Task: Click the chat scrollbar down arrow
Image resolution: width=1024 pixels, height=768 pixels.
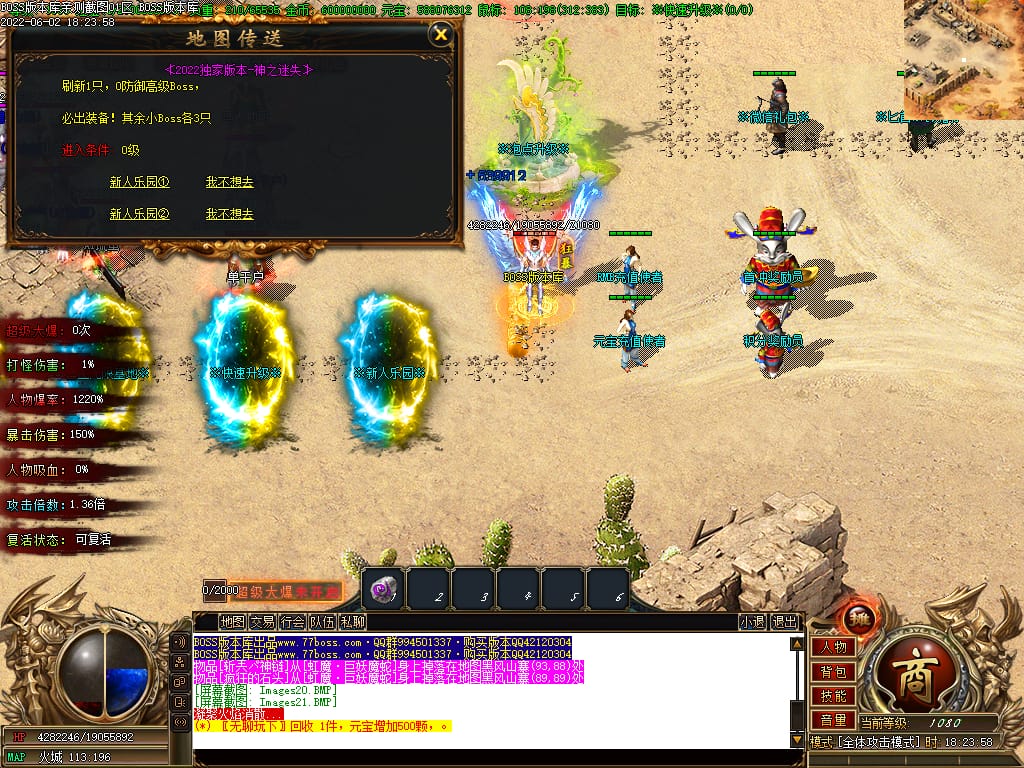Action: (797, 740)
